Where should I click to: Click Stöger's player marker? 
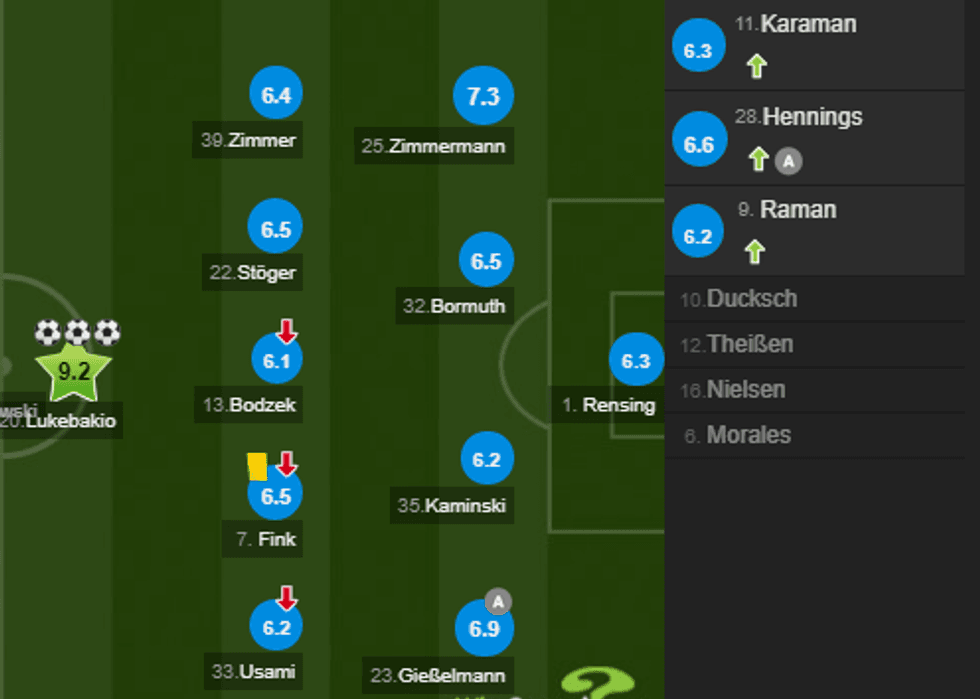coord(276,229)
